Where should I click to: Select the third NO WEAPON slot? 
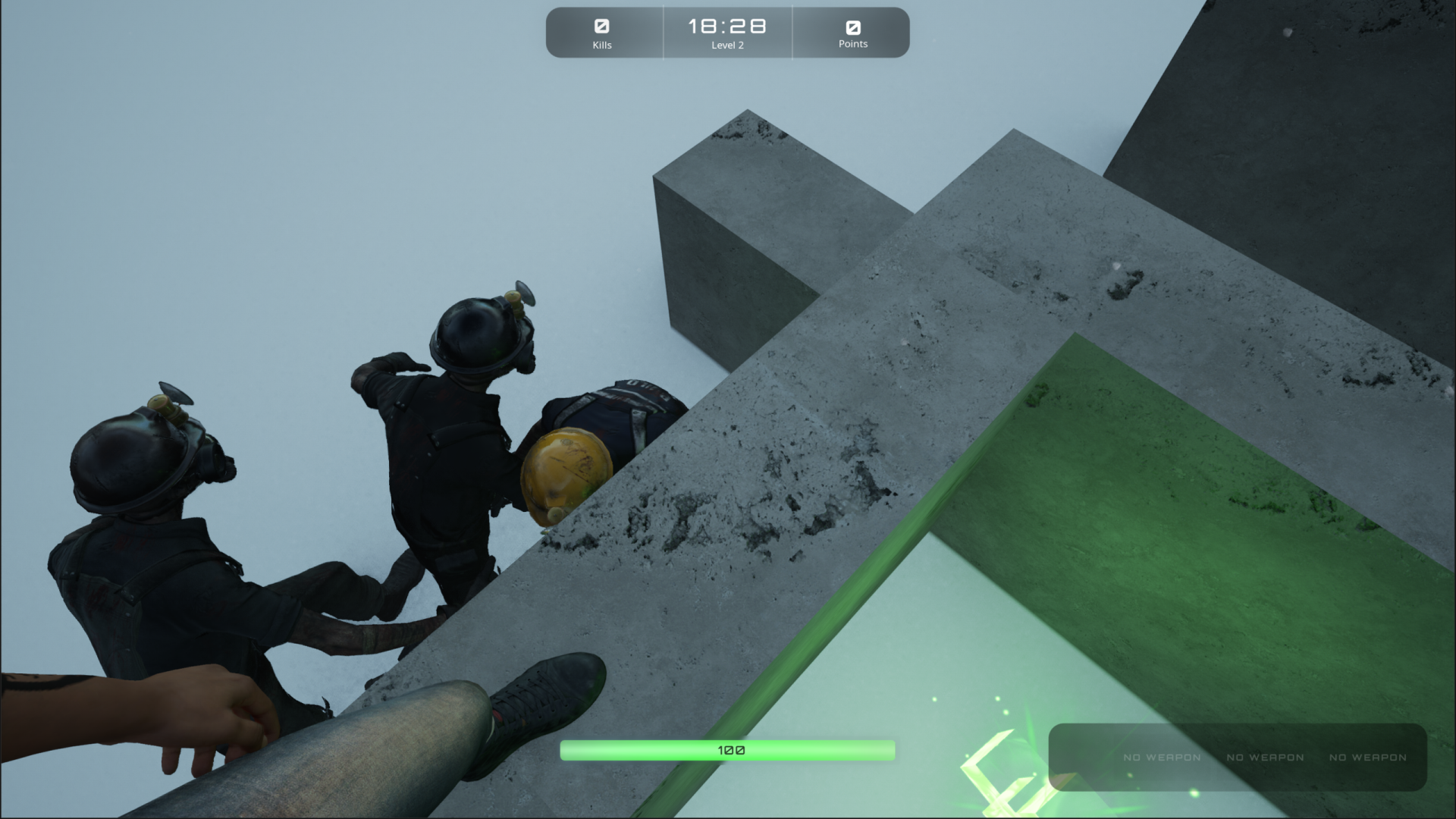coord(1367,757)
